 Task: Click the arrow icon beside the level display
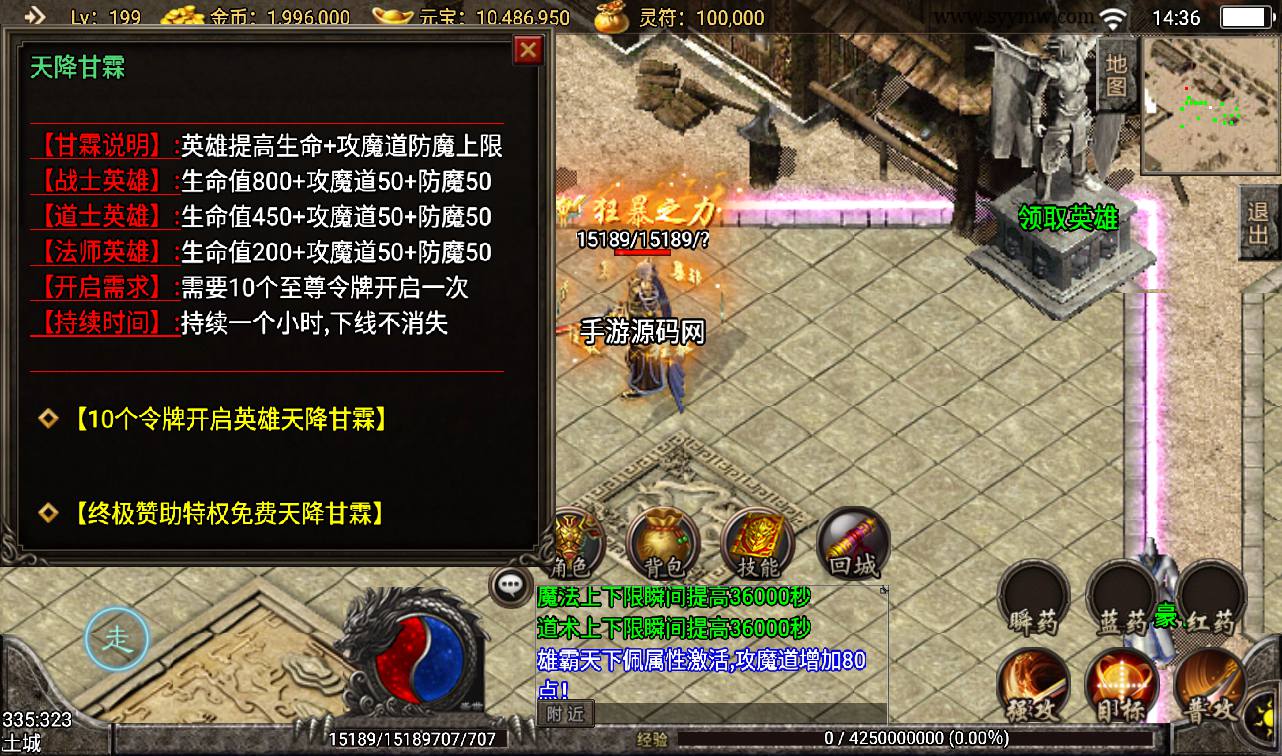pos(36,16)
